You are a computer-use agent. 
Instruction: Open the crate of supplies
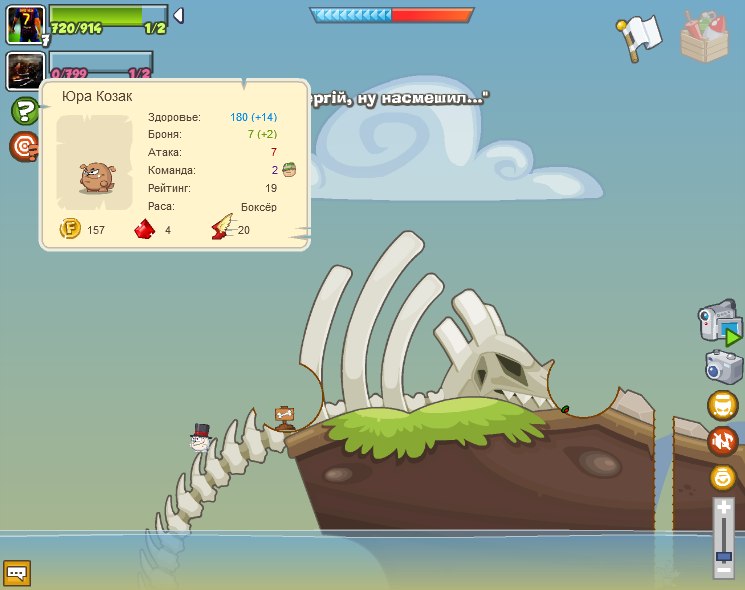click(x=705, y=36)
